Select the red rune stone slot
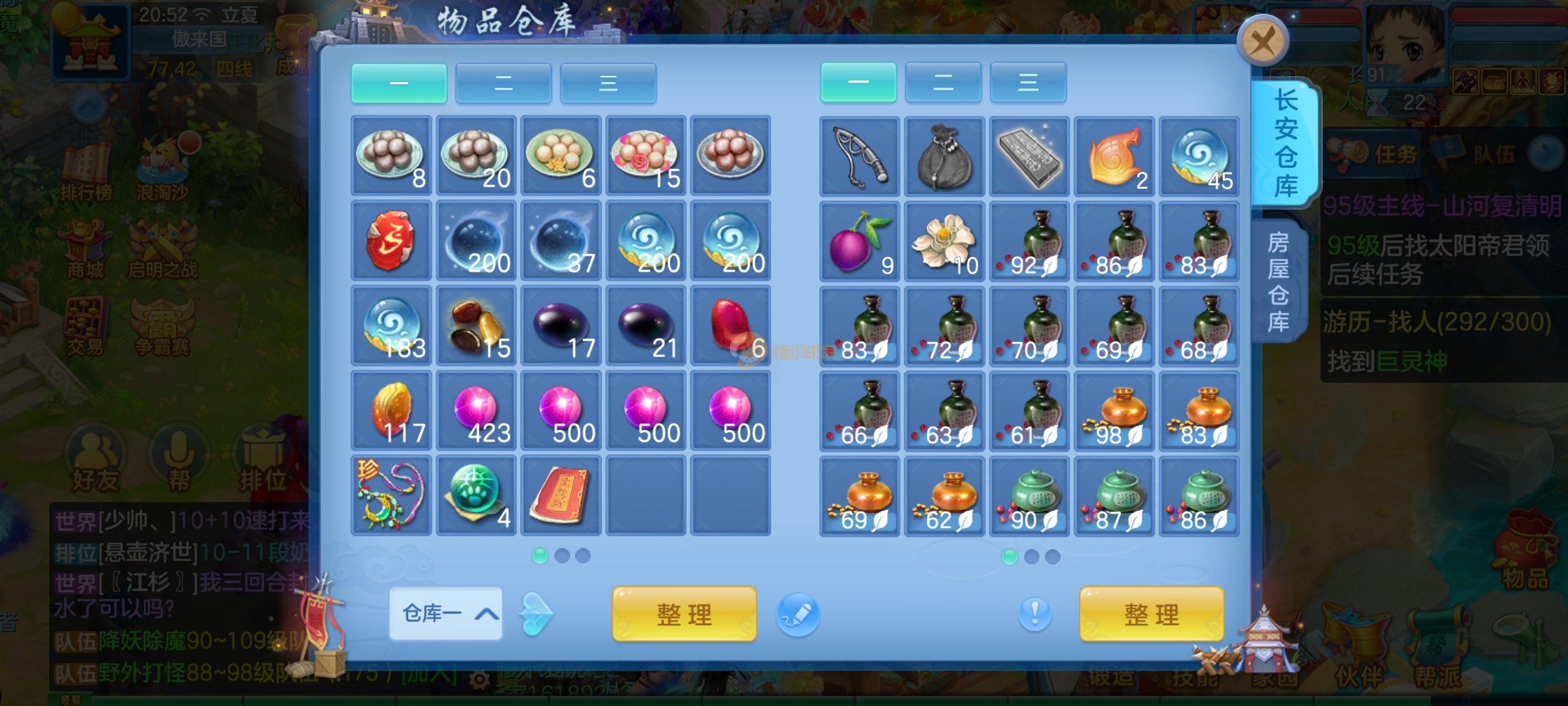Viewport: 1568px width, 706px height. (x=391, y=241)
